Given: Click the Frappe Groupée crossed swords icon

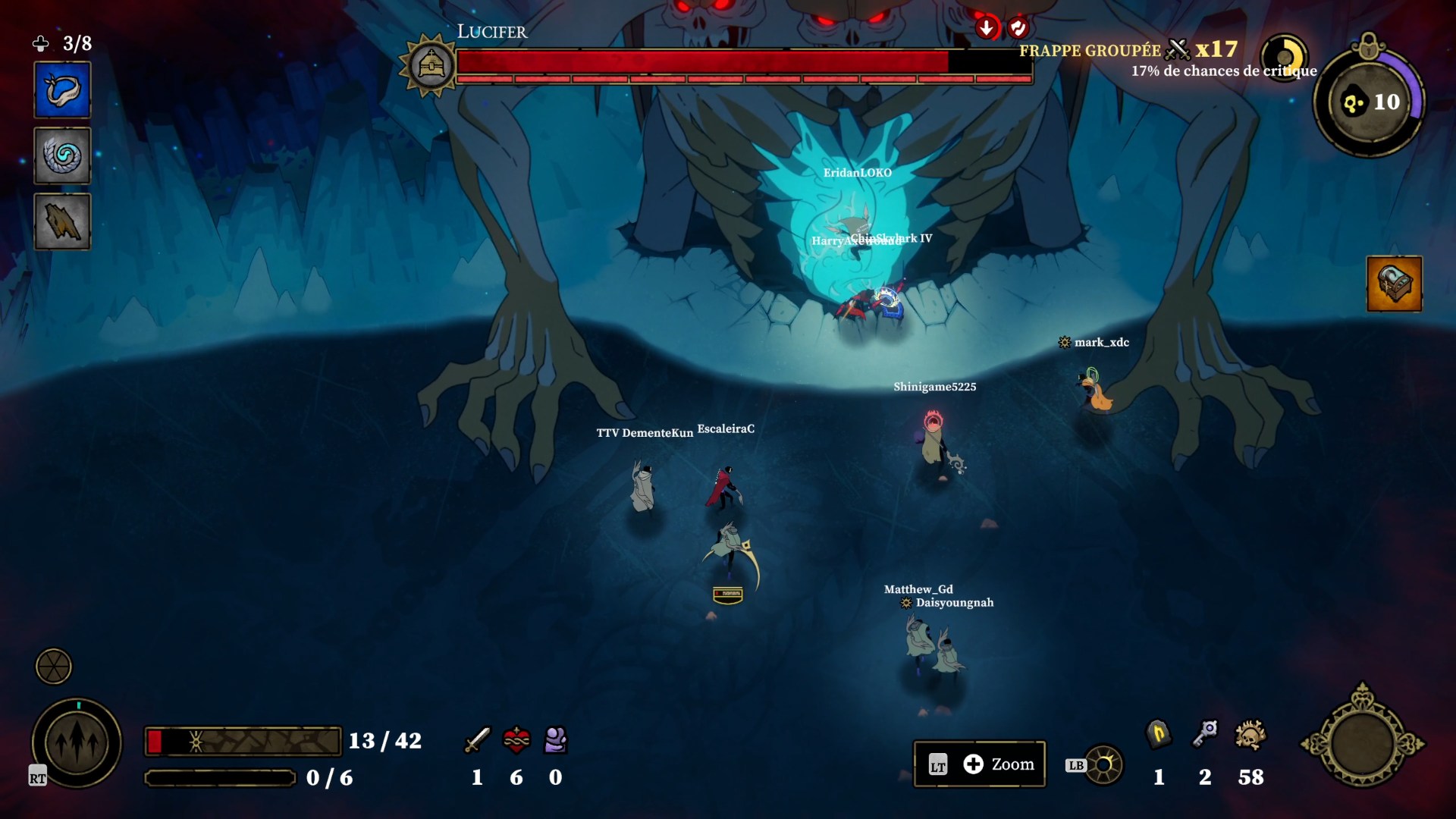Looking at the screenshot, I should (x=1178, y=50).
